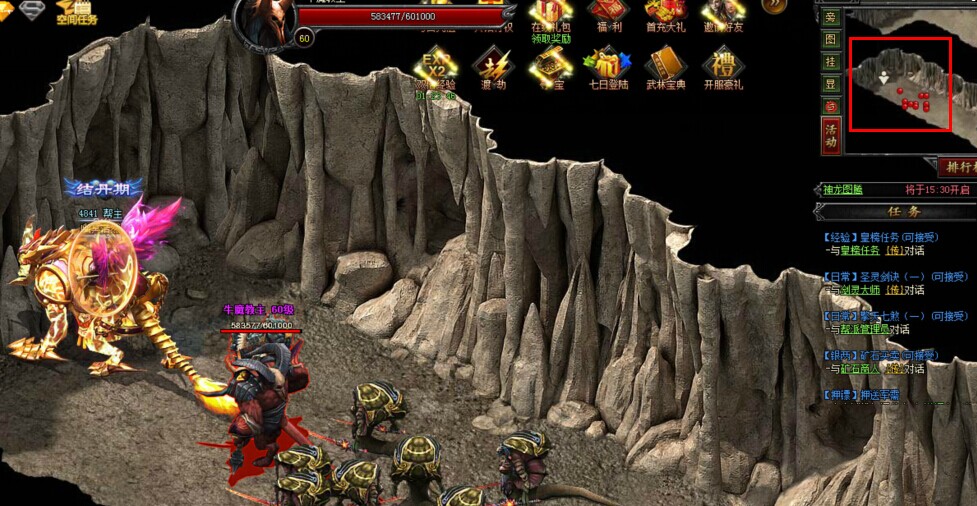Viewport: 977px width, 506px height.
Task: Expand the top icon row arrow button
Action: (774, 6)
